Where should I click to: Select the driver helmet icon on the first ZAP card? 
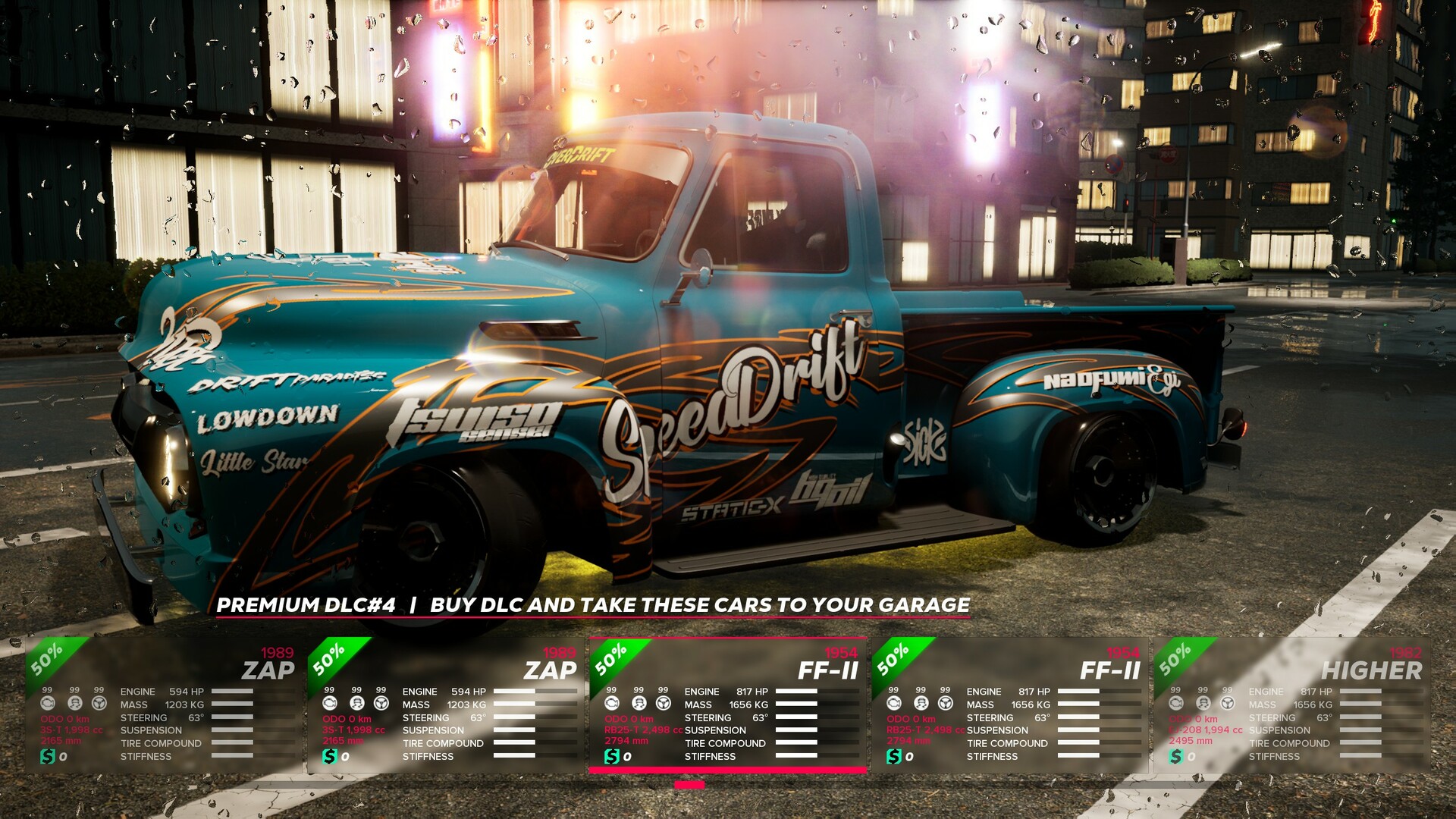tap(74, 704)
